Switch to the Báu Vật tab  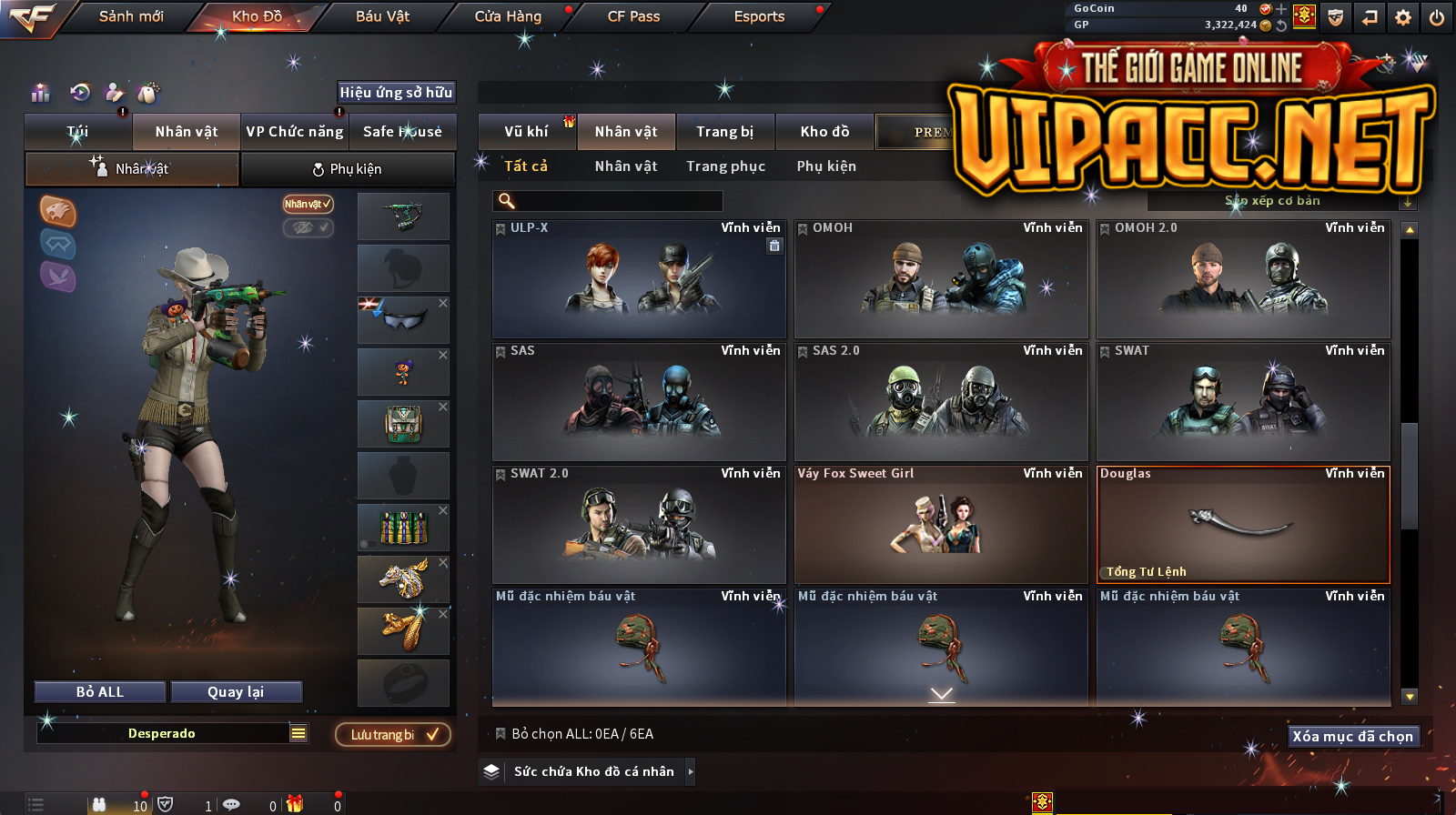(x=382, y=16)
